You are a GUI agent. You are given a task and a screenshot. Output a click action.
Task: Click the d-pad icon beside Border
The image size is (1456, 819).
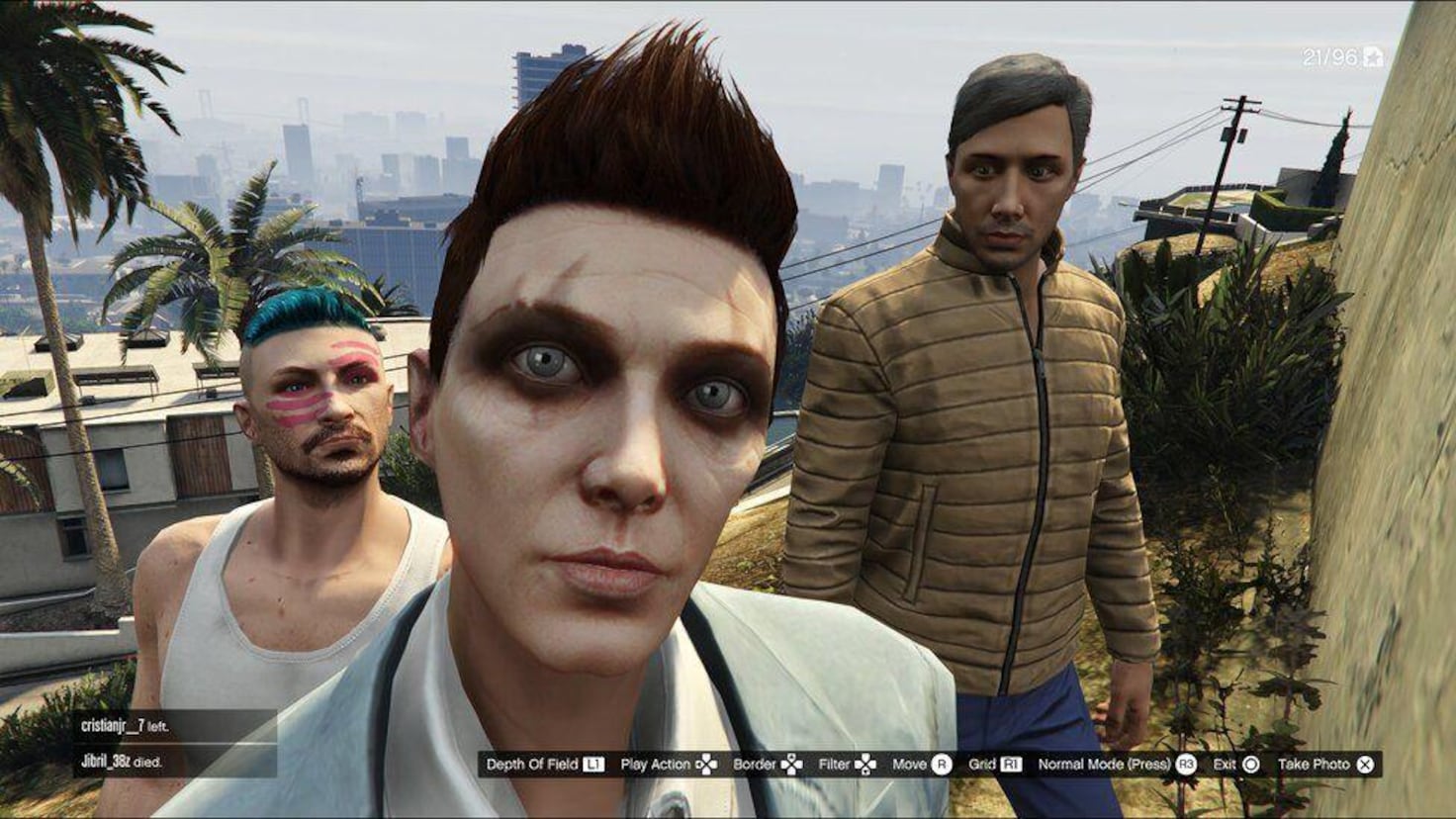point(793,764)
